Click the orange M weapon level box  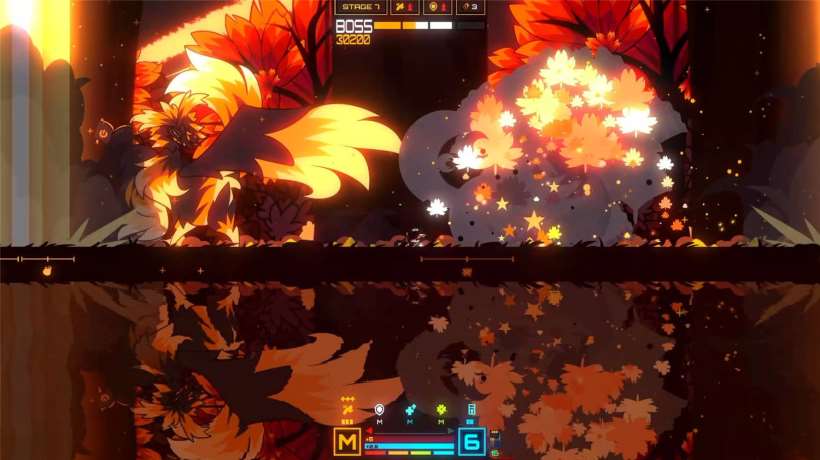[347, 441]
